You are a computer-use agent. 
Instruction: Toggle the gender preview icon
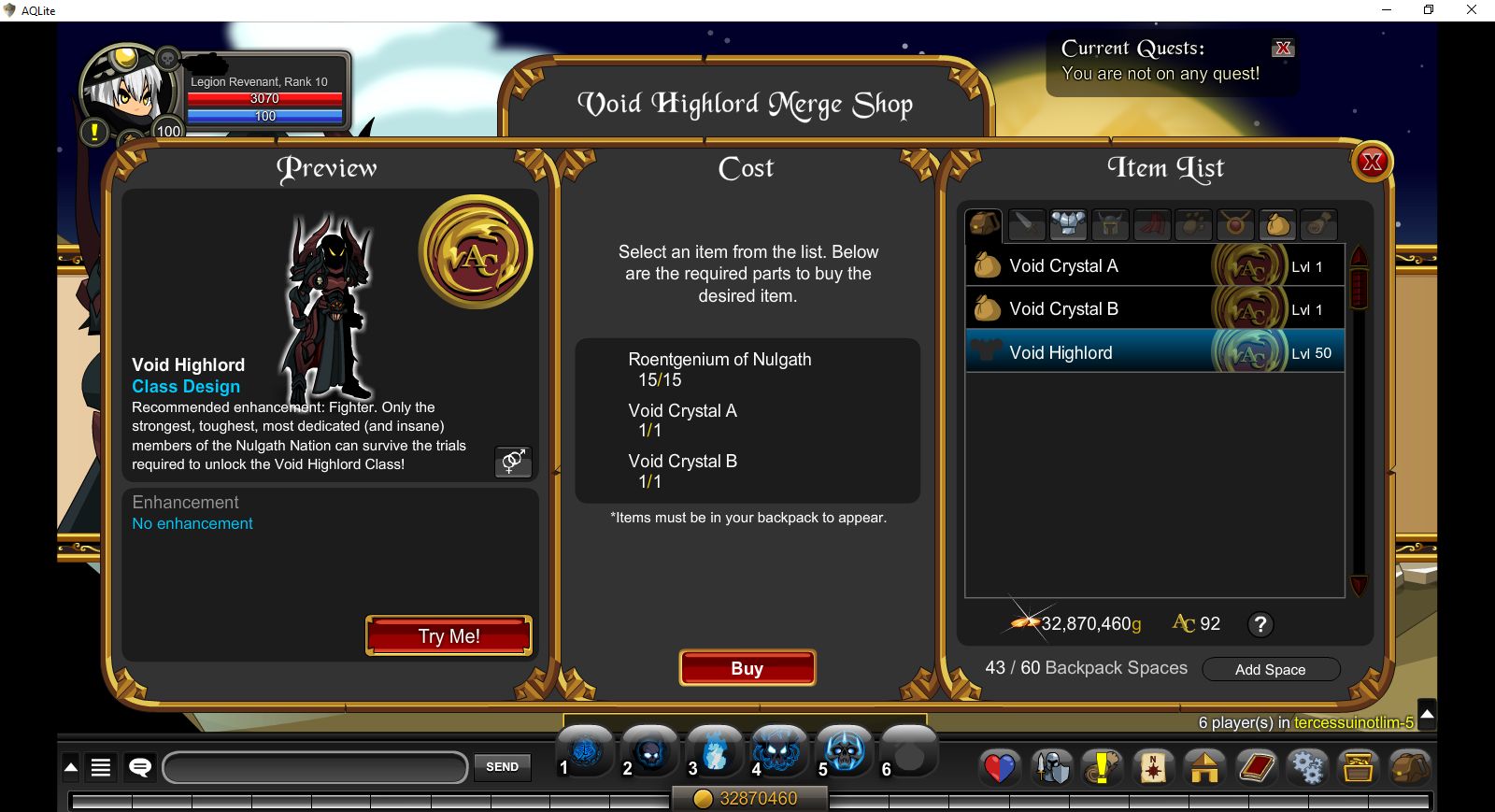(513, 461)
